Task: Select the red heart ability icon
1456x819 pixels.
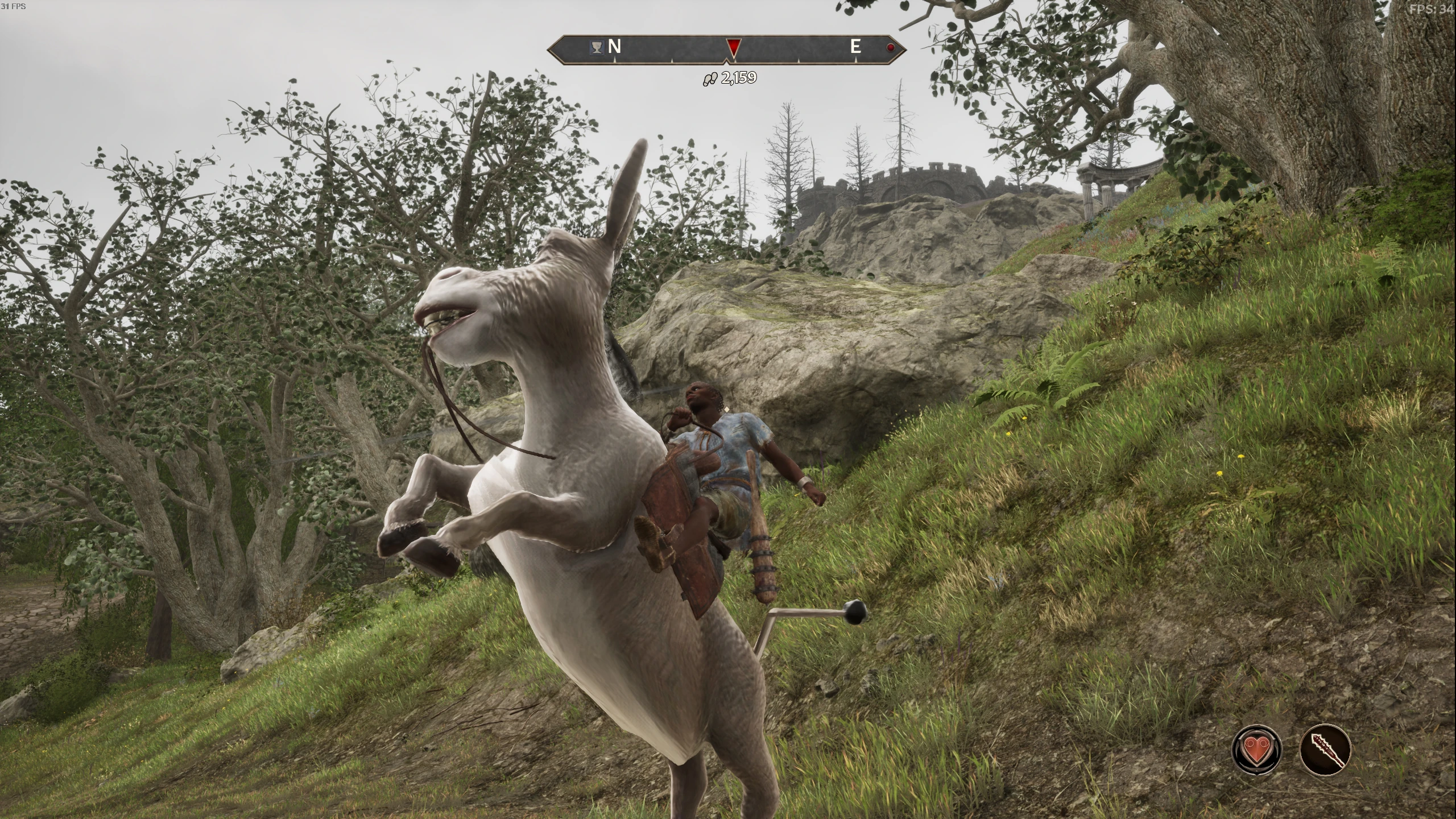Action: pyautogui.click(x=1256, y=749)
